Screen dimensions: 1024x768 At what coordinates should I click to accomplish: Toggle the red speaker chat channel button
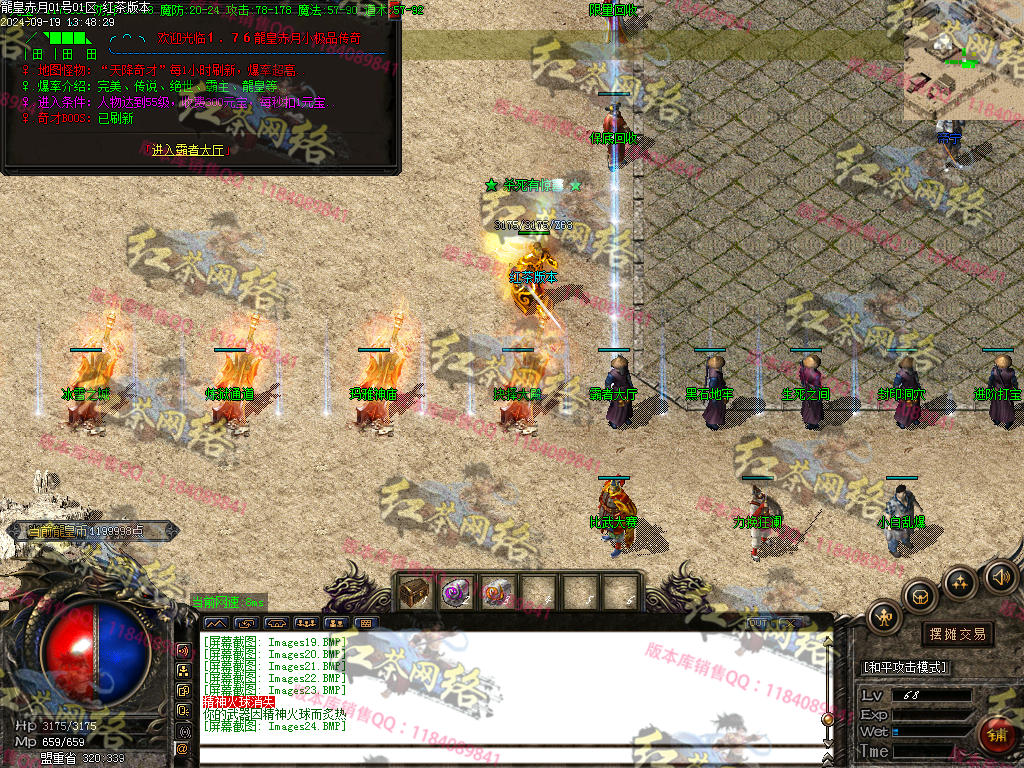point(183,651)
